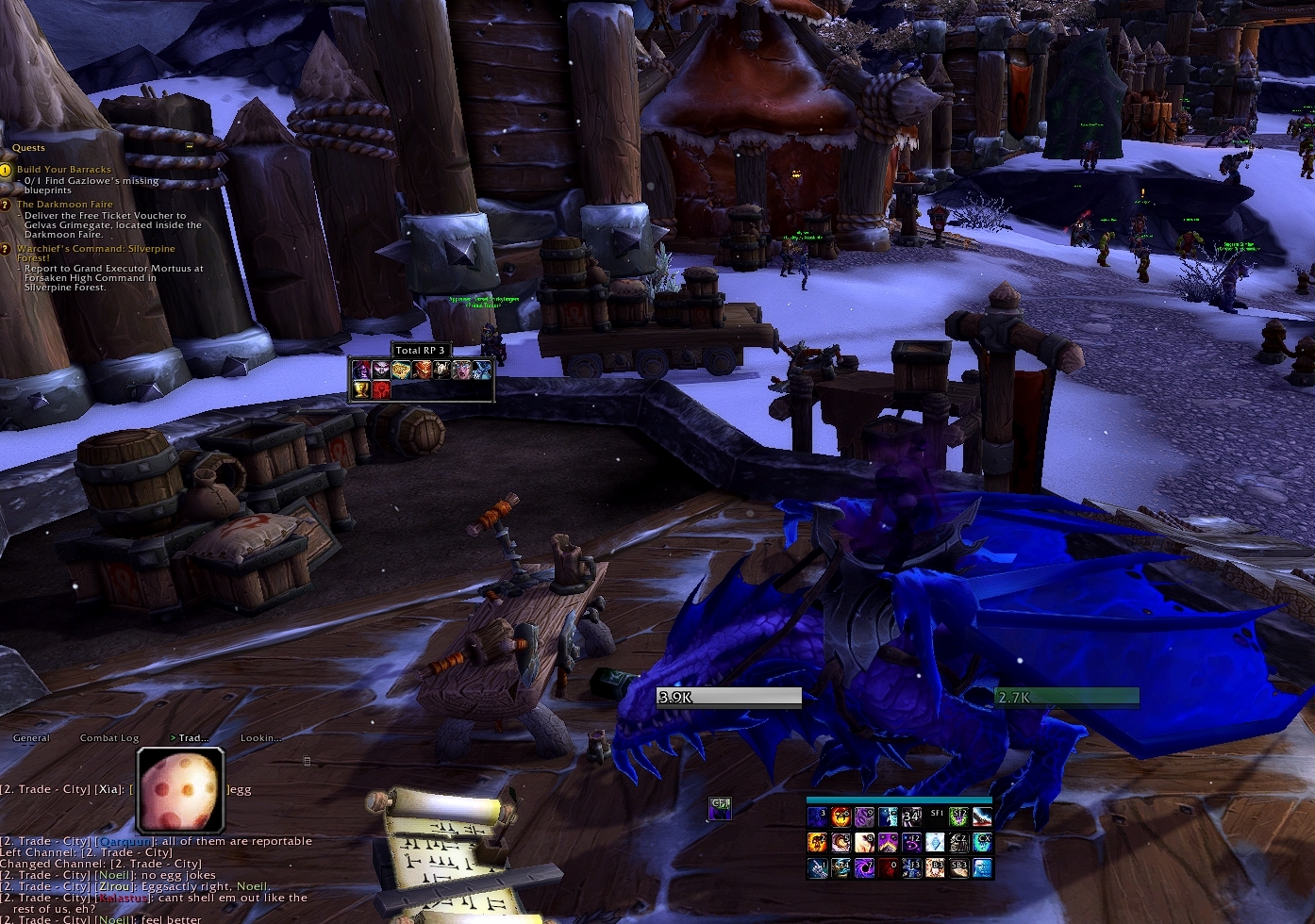Click the gold chalice icon on the Total RP 3 toolbar
This screenshot has height=924, width=1315.
(359, 389)
